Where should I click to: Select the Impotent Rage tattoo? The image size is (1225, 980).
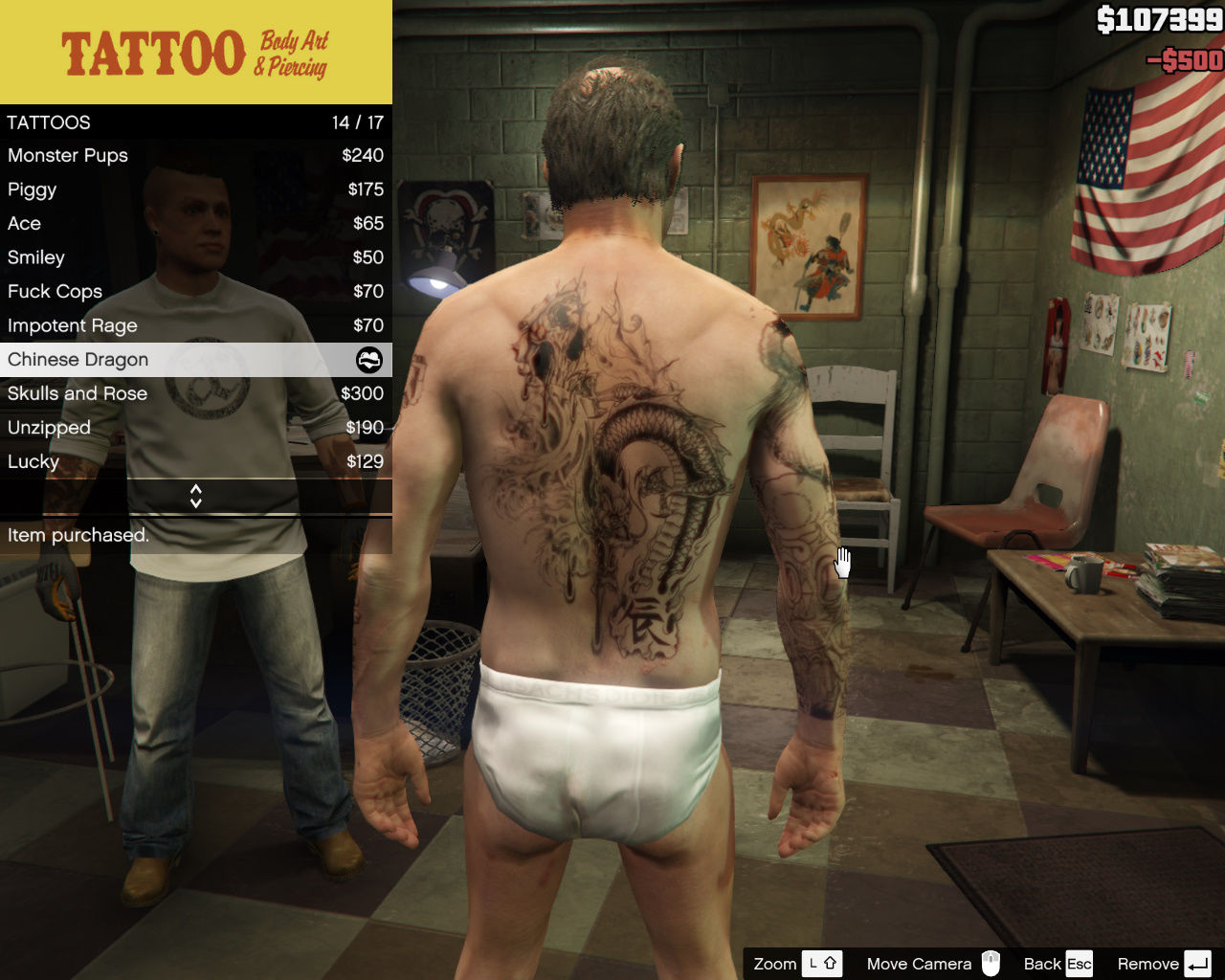(x=195, y=325)
